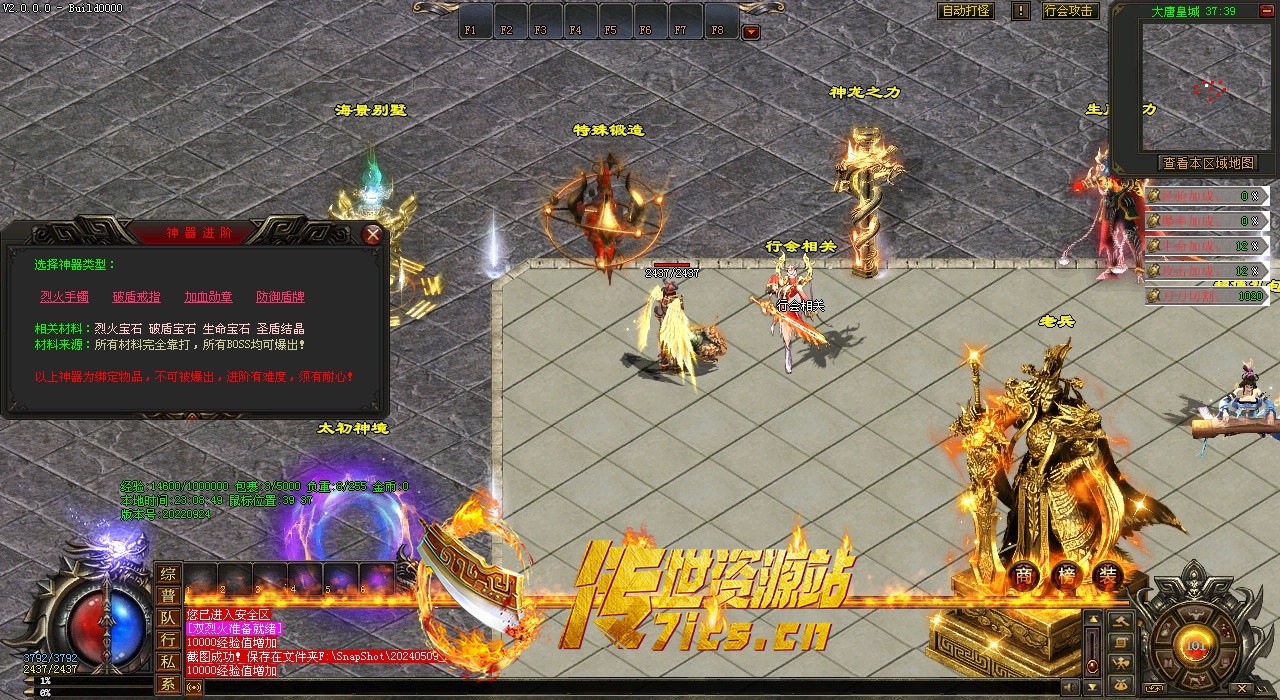The width and height of the screenshot is (1280, 700).
Task: Click the 行会攻击 guild attack button
Action: tap(1068, 11)
